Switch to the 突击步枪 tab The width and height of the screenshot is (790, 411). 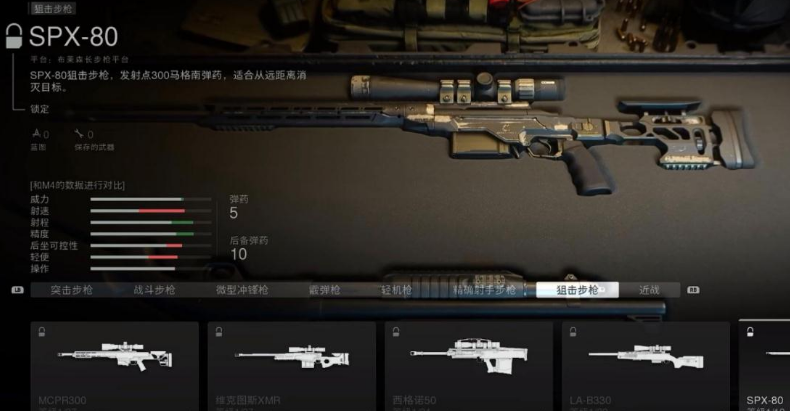coord(72,290)
